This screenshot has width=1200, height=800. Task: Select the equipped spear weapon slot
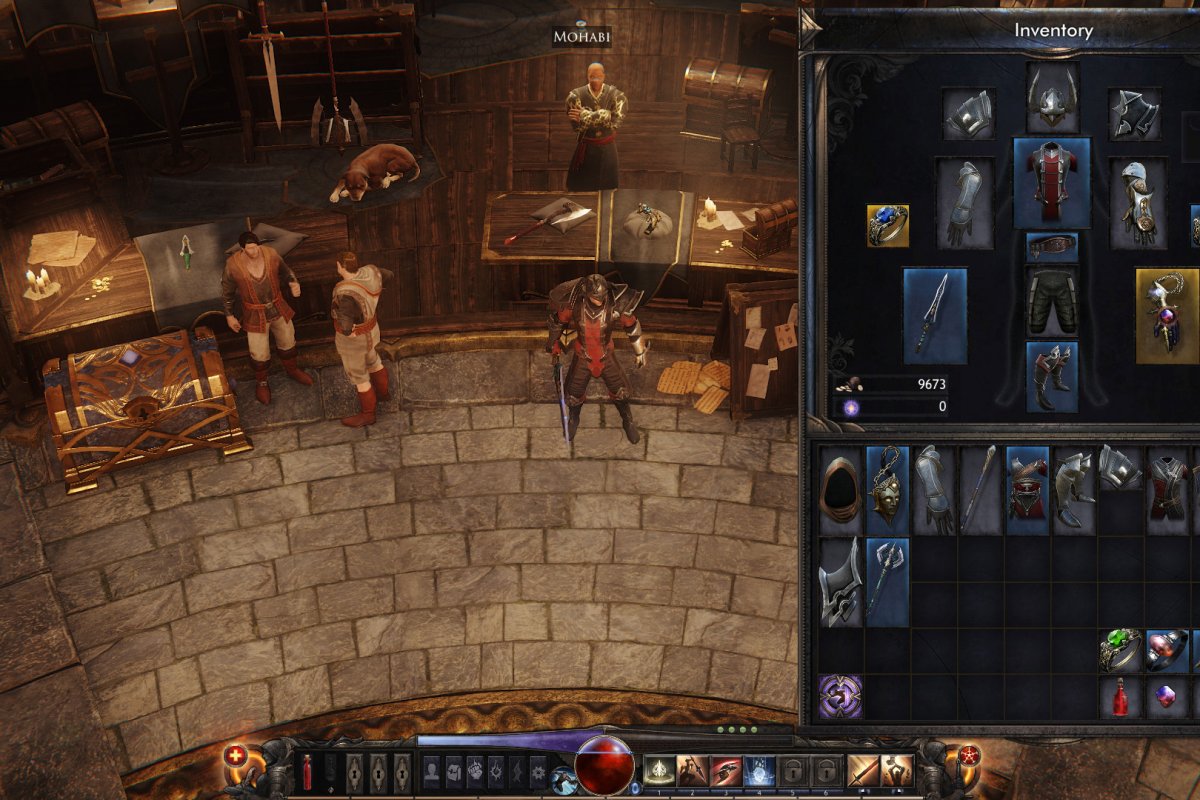pyautogui.click(x=935, y=315)
